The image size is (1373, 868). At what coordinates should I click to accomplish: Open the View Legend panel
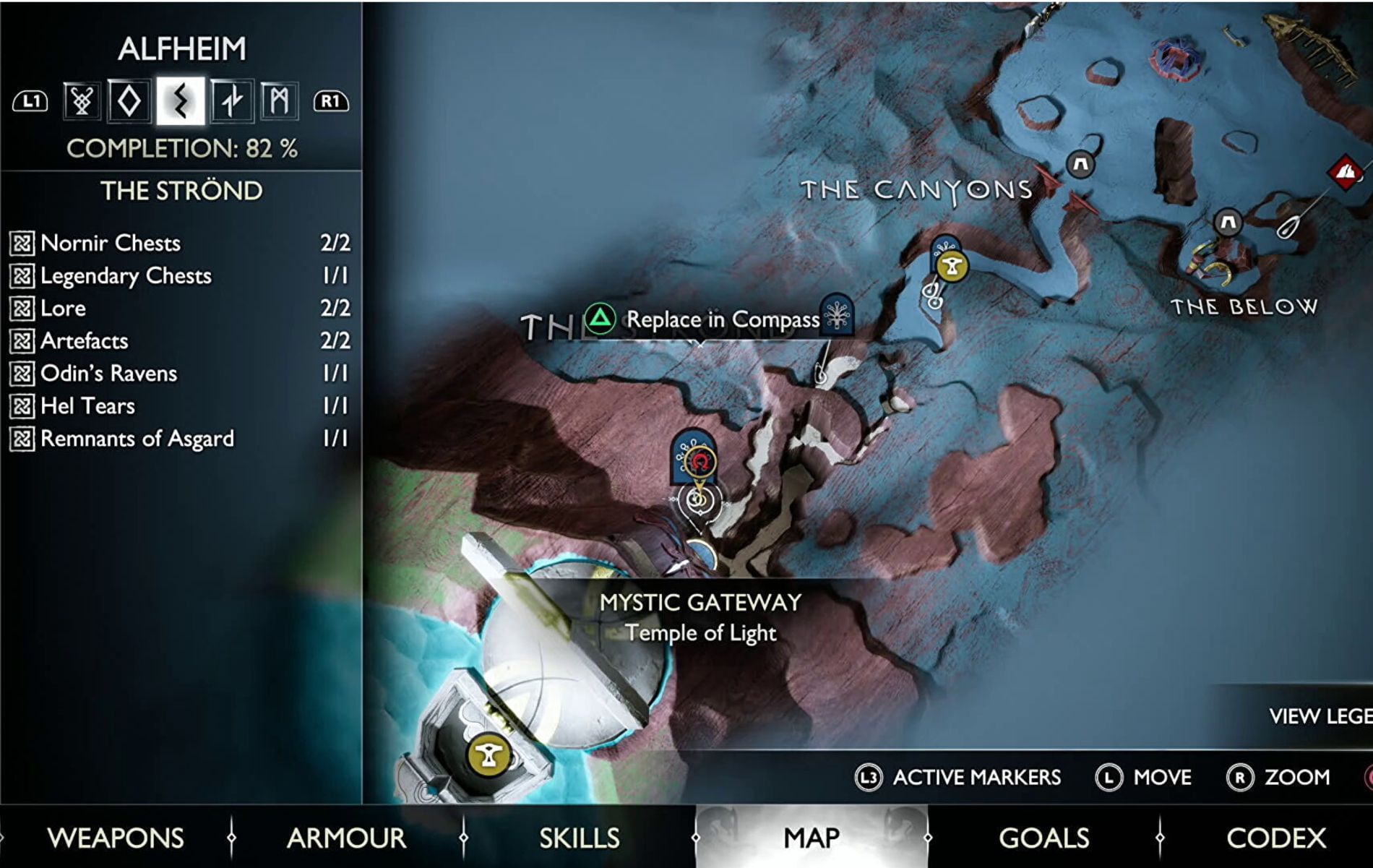(x=1319, y=716)
